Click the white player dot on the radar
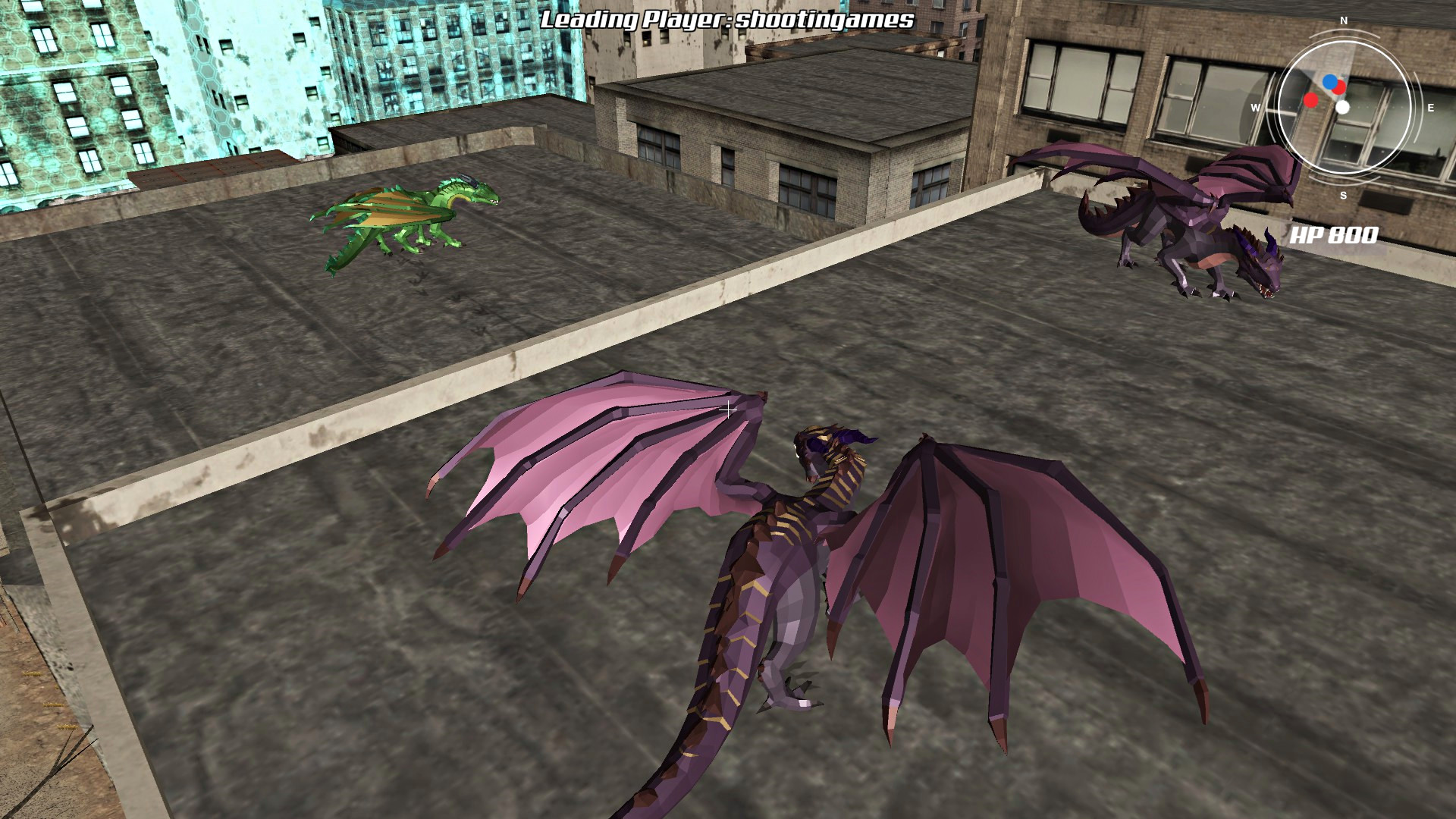The width and height of the screenshot is (1456, 819). click(x=1343, y=107)
